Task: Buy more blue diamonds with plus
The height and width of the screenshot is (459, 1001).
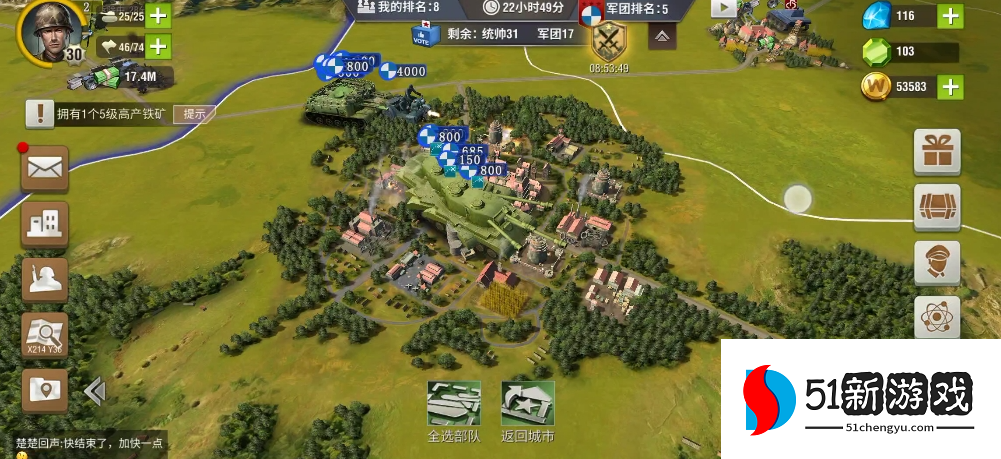Action: click(950, 16)
